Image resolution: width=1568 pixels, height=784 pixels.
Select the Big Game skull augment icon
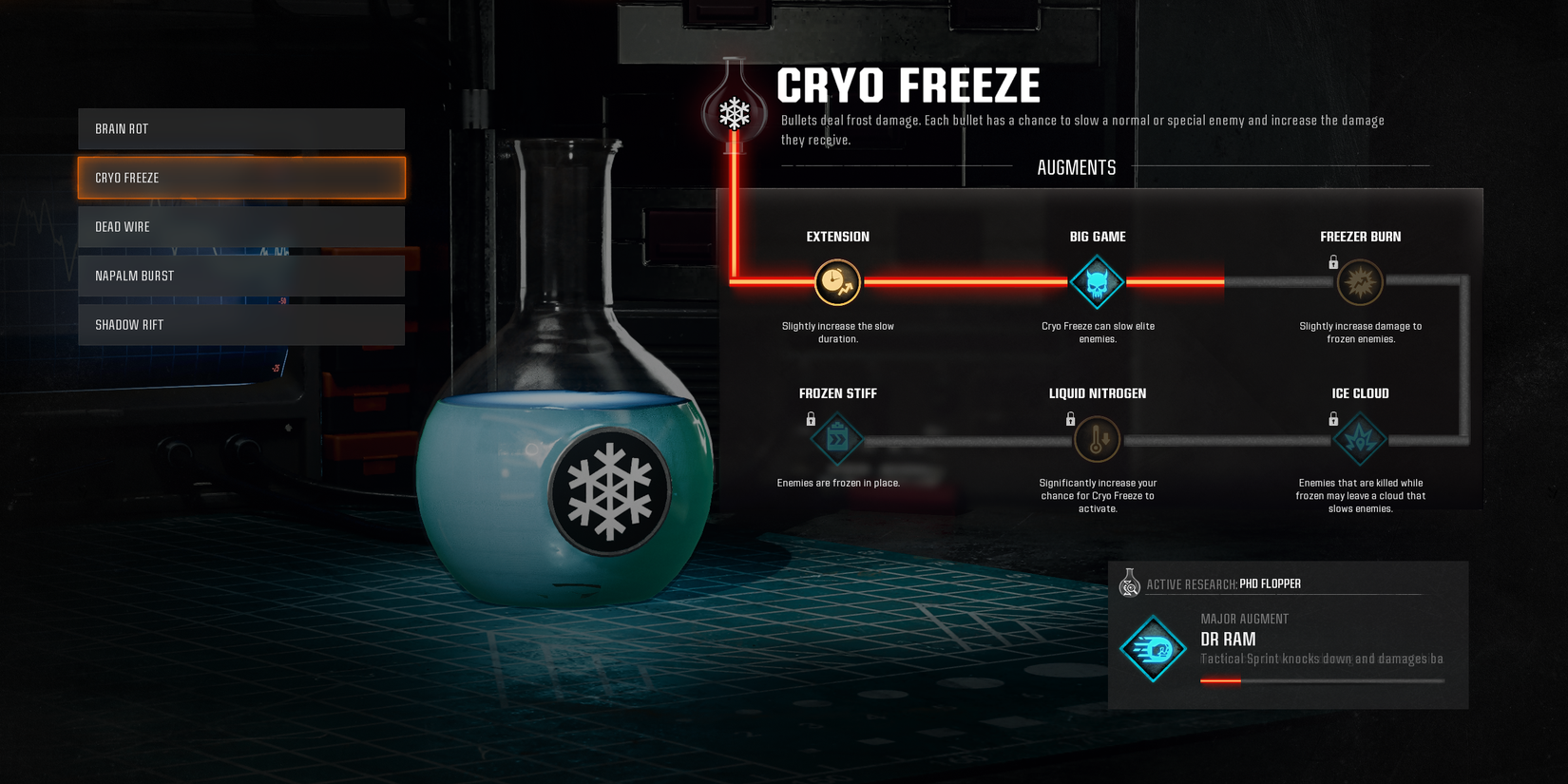[x=1097, y=282]
